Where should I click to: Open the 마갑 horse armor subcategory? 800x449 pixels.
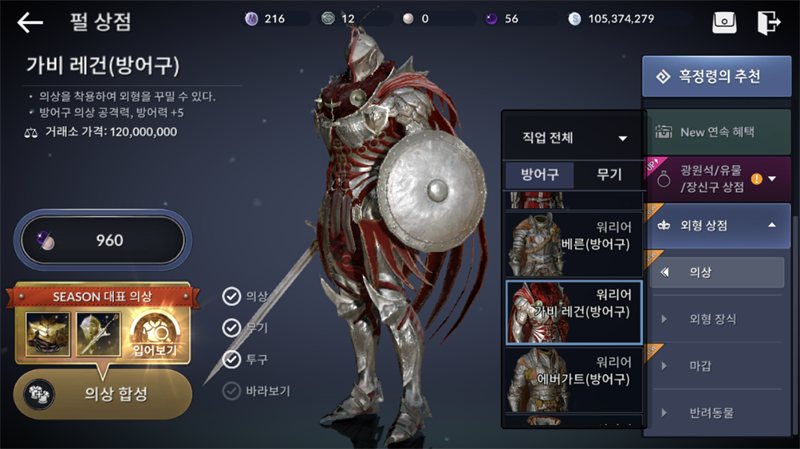[x=716, y=366]
